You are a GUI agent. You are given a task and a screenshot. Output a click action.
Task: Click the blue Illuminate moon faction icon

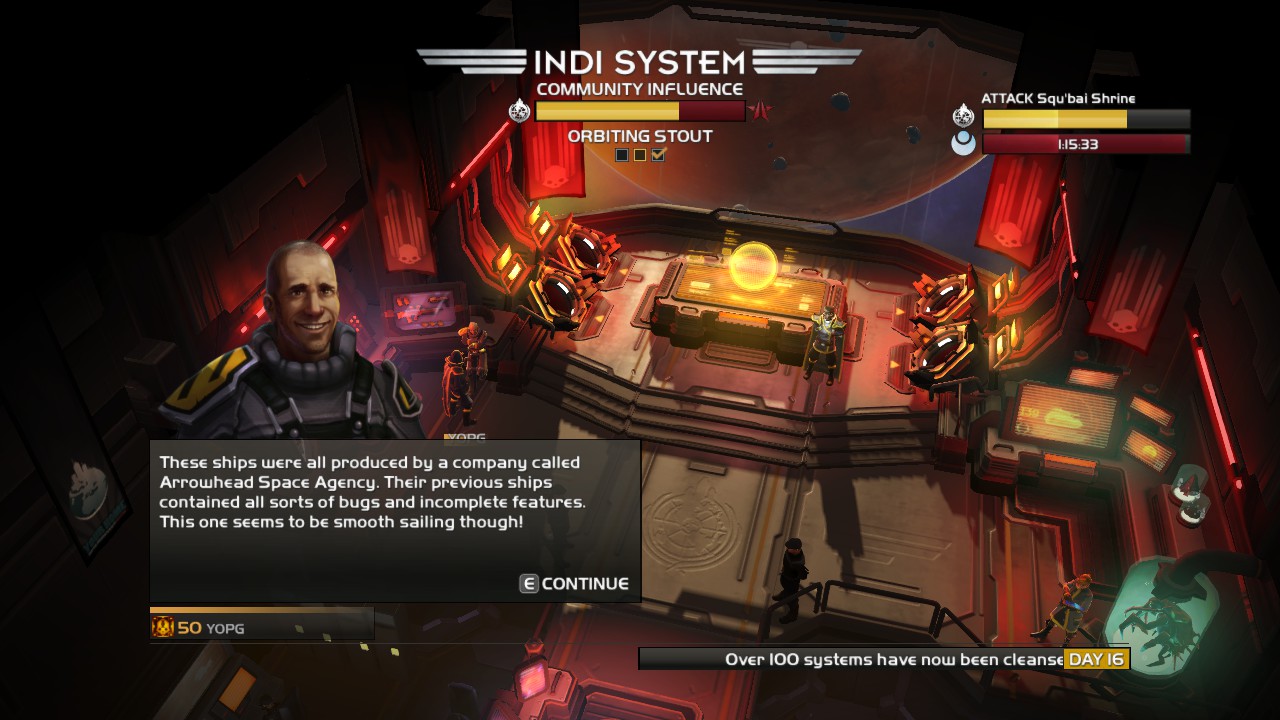(x=962, y=142)
